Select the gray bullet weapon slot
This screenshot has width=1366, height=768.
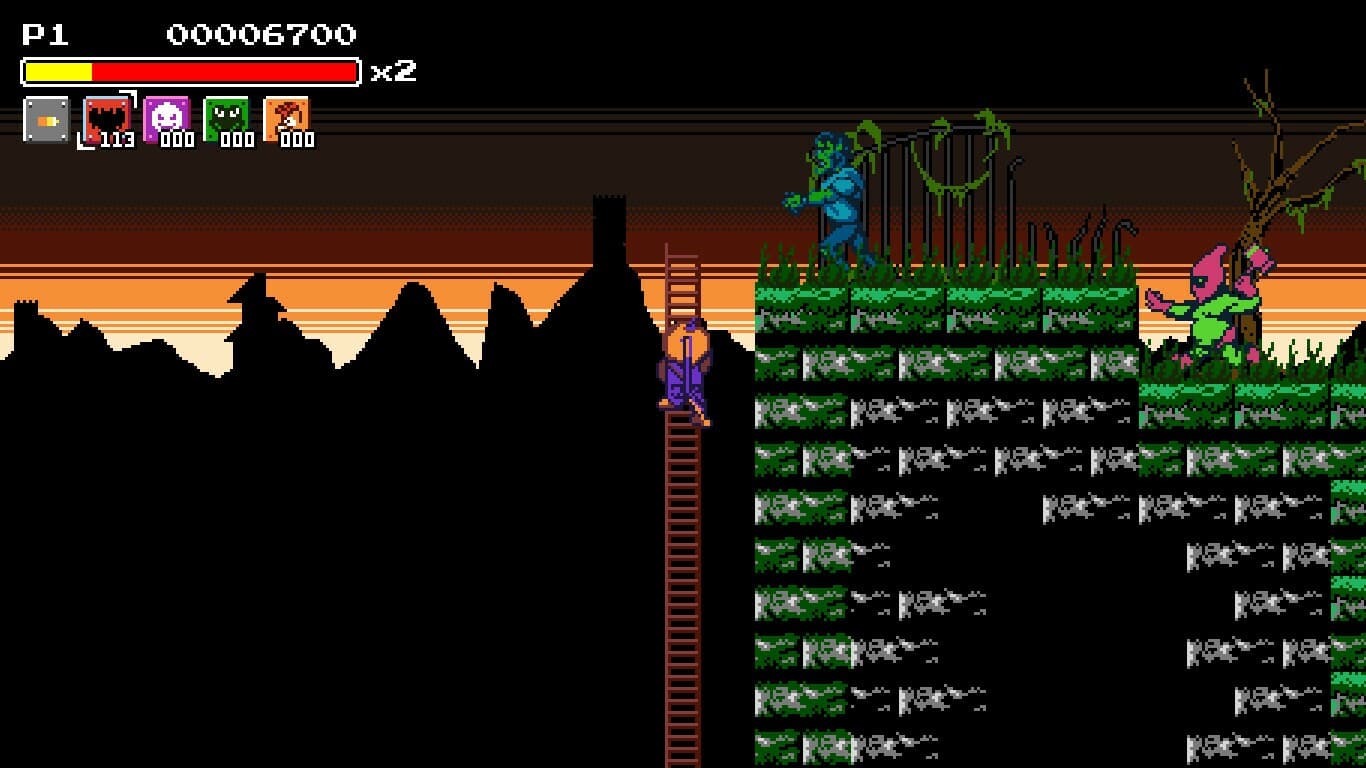46,120
